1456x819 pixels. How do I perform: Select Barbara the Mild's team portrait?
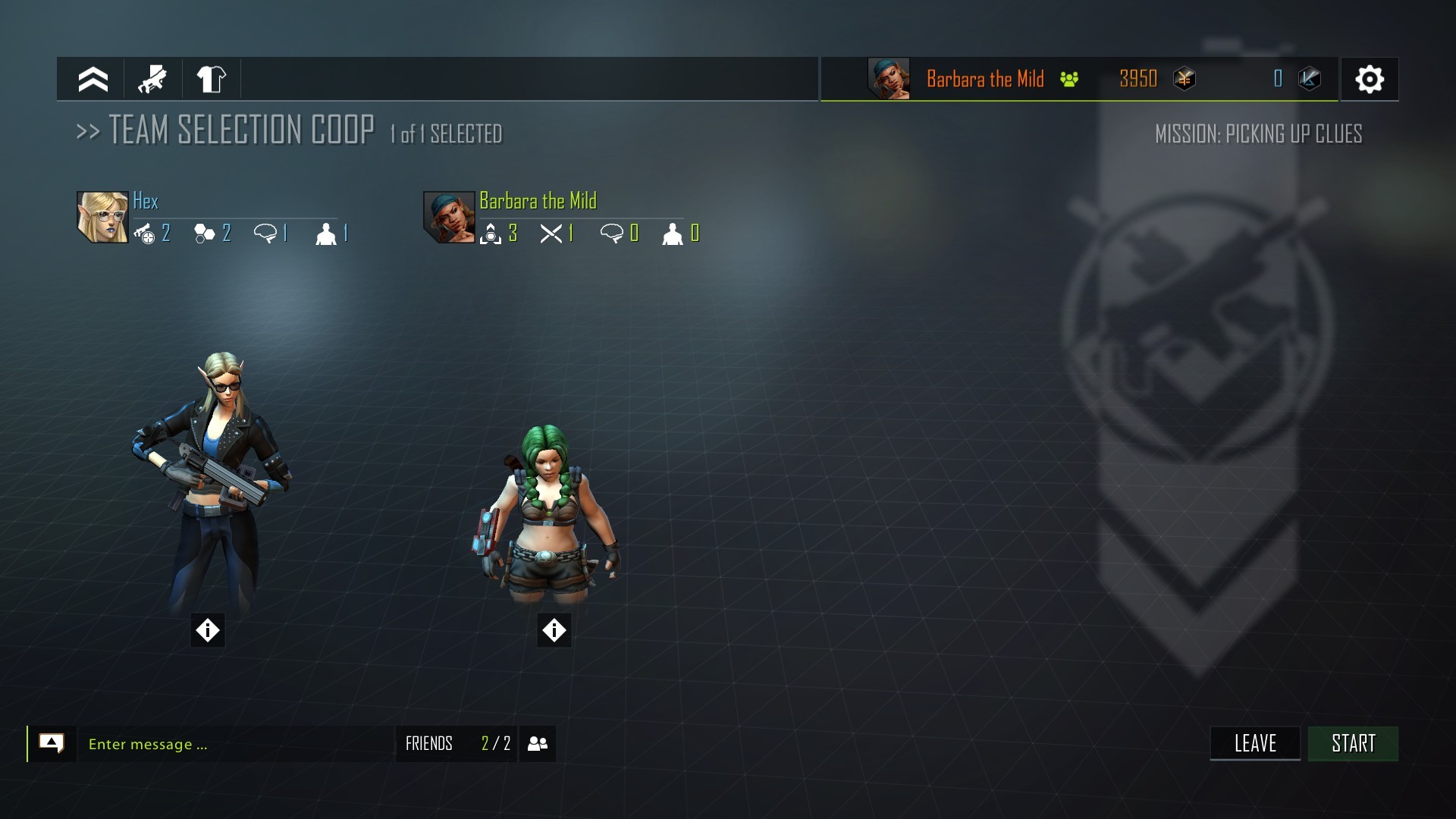tap(449, 217)
